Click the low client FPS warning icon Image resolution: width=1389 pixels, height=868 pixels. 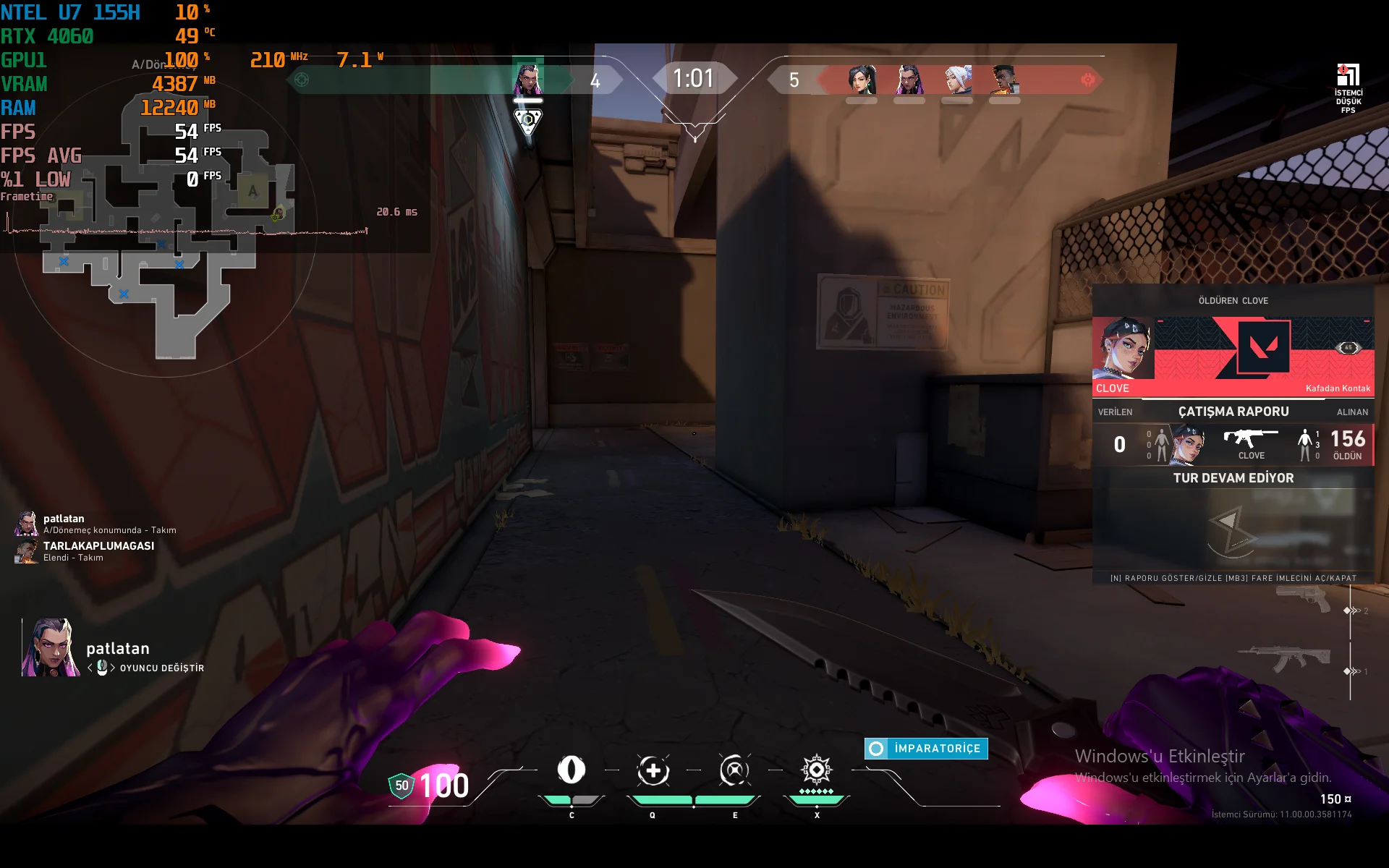[1348, 75]
